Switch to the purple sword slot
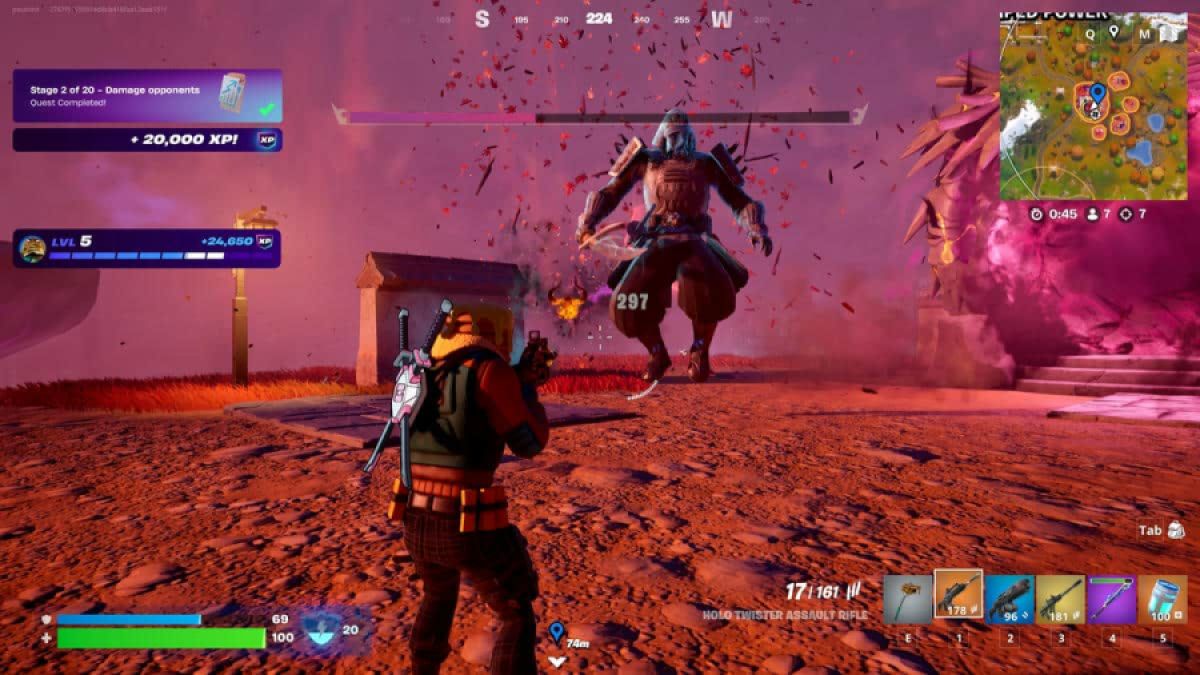The width and height of the screenshot is (1200, 675). click(x=1111, y=598)
